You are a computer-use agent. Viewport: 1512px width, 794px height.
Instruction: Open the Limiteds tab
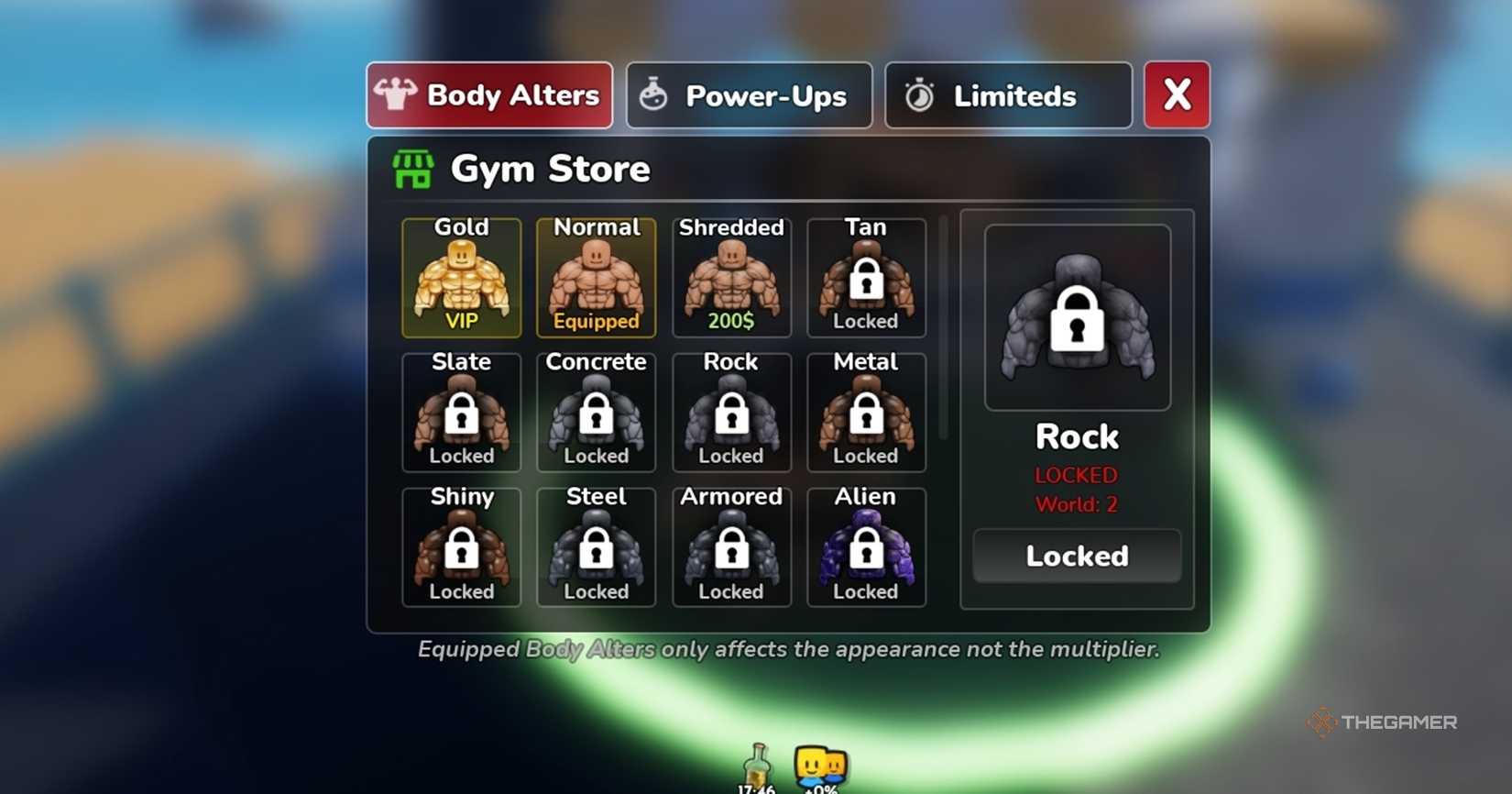pos(1008,94)
